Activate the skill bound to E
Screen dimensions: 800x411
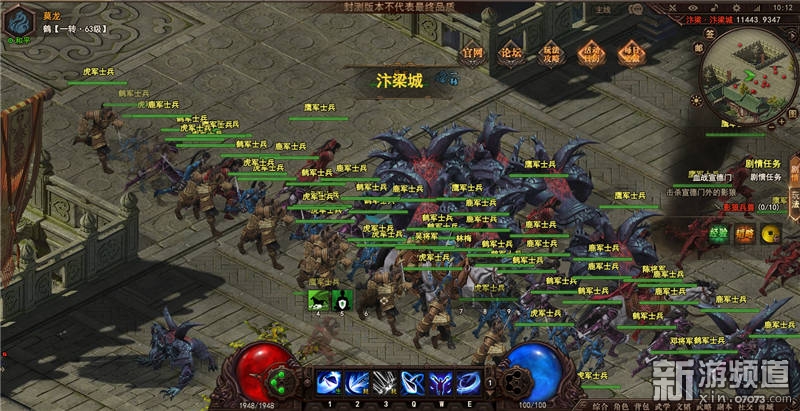click(x=467, y=383)
